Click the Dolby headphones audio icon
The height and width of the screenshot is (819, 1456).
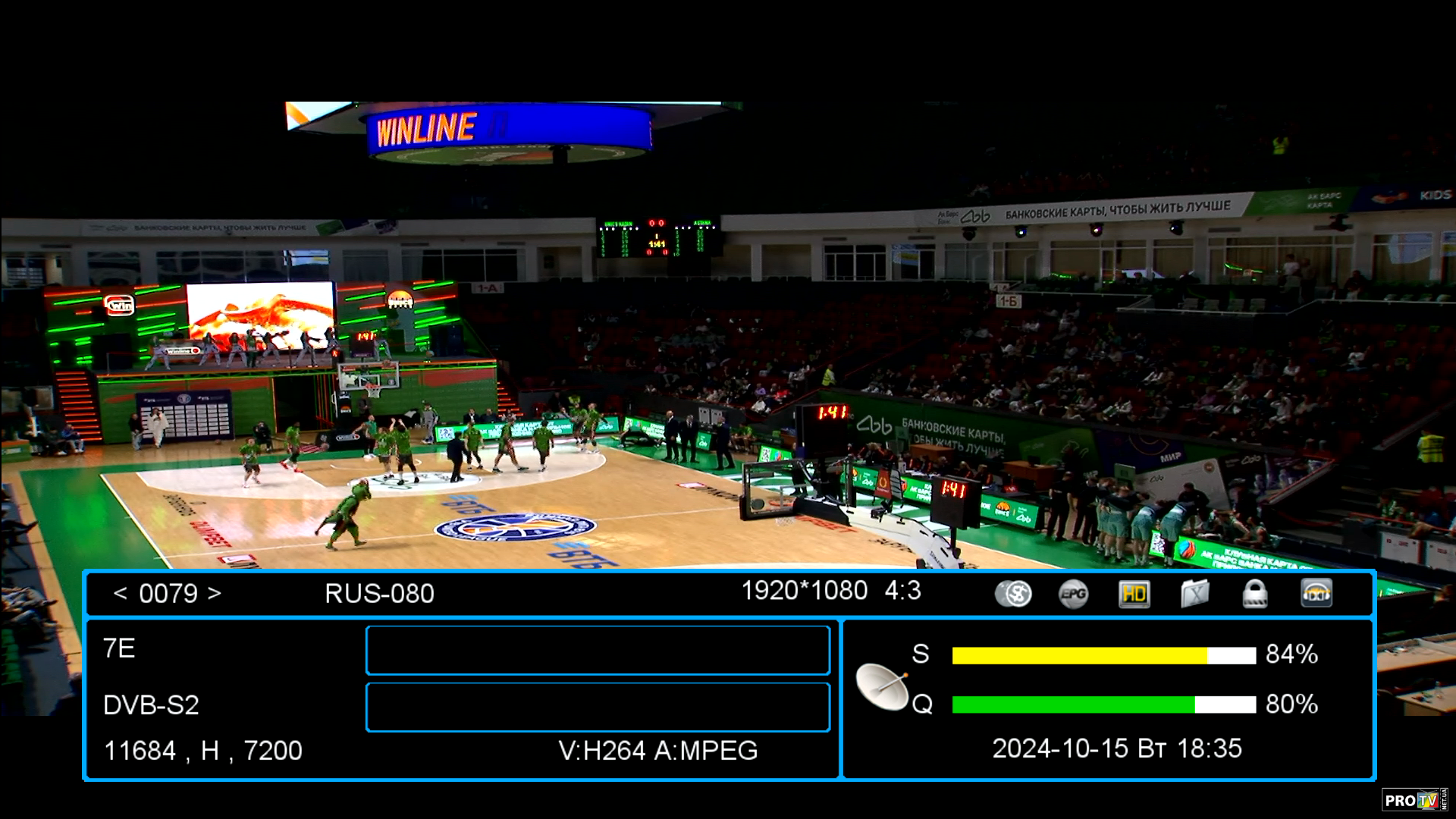tap(1316, 594)
